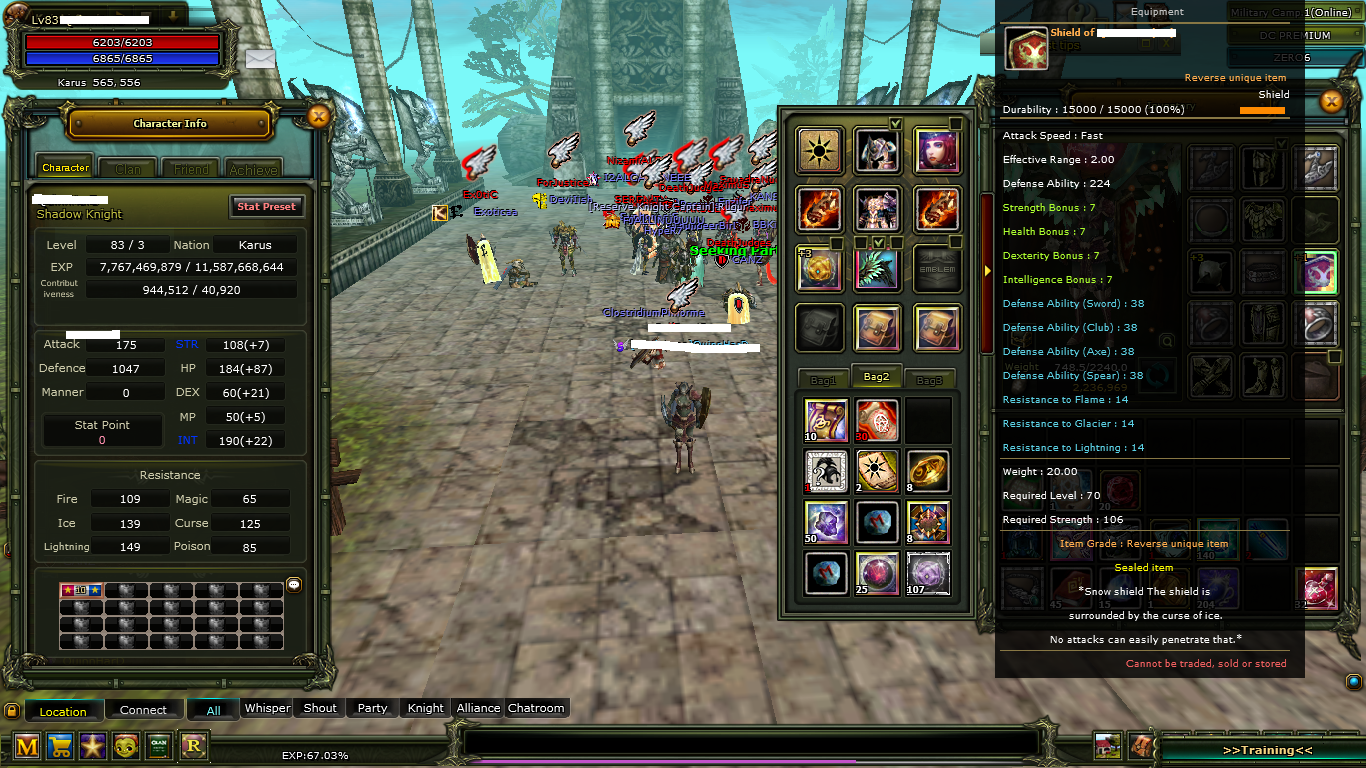
Task: Close the inventory window
Action: (1330, 101)
